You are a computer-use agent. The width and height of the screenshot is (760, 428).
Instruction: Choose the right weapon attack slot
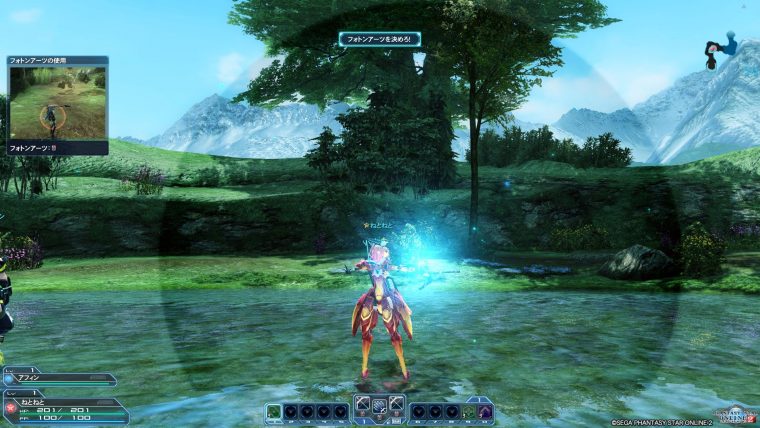click(x=397, y=404)
